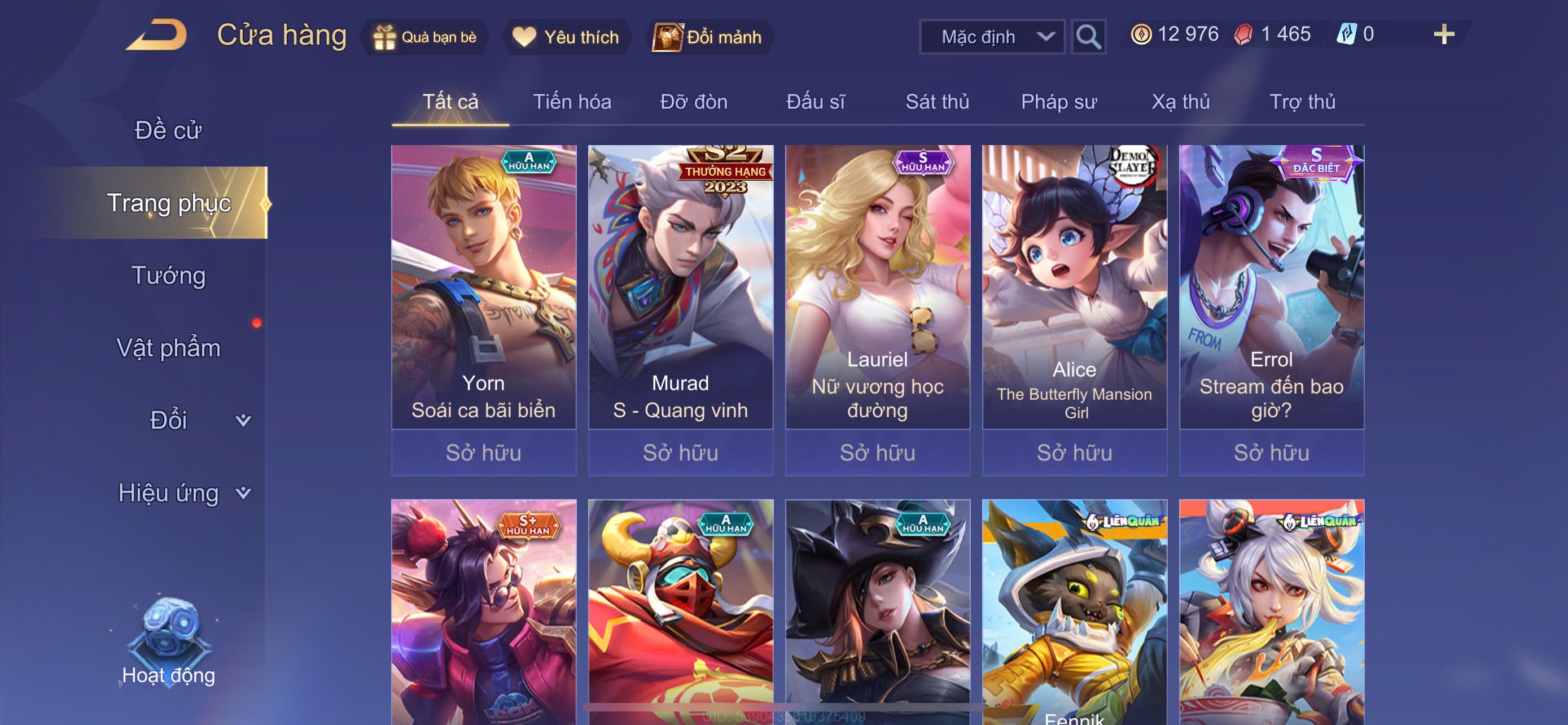Add currency with the plus button
The height and width of the screenshot is (725, 1568).
point(1443,34)
